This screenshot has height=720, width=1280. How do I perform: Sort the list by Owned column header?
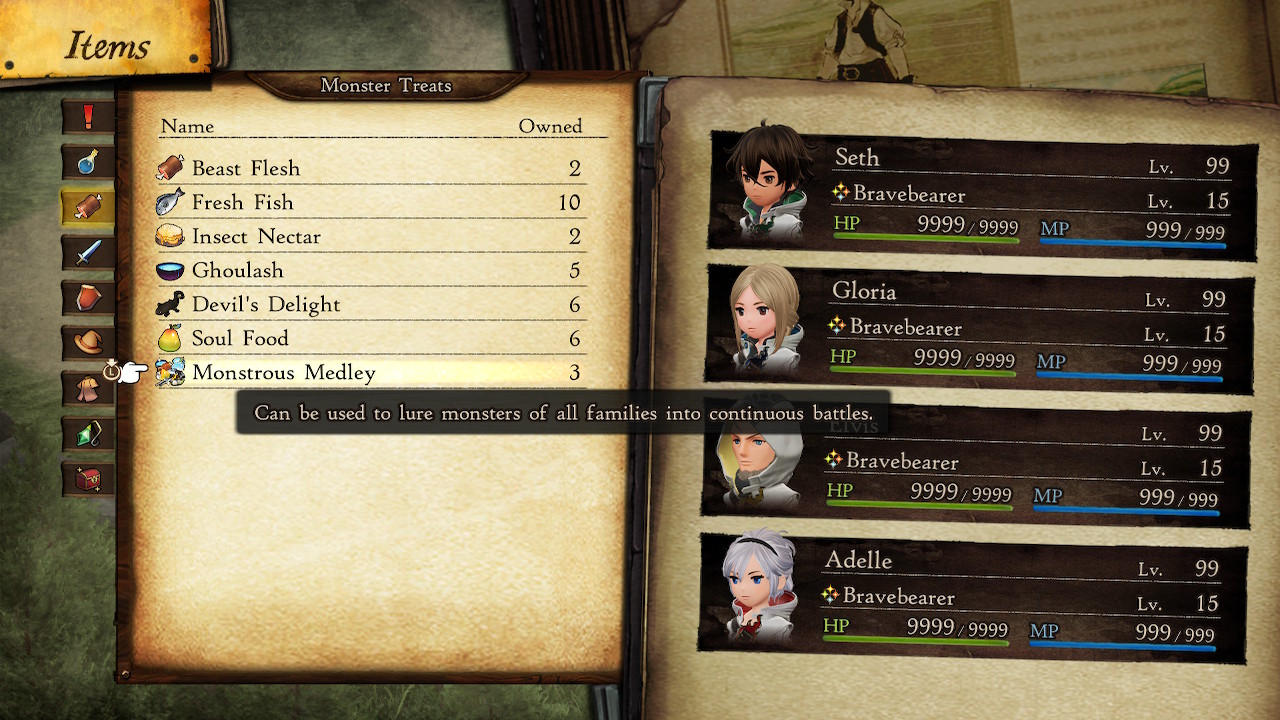pos(550,126)
